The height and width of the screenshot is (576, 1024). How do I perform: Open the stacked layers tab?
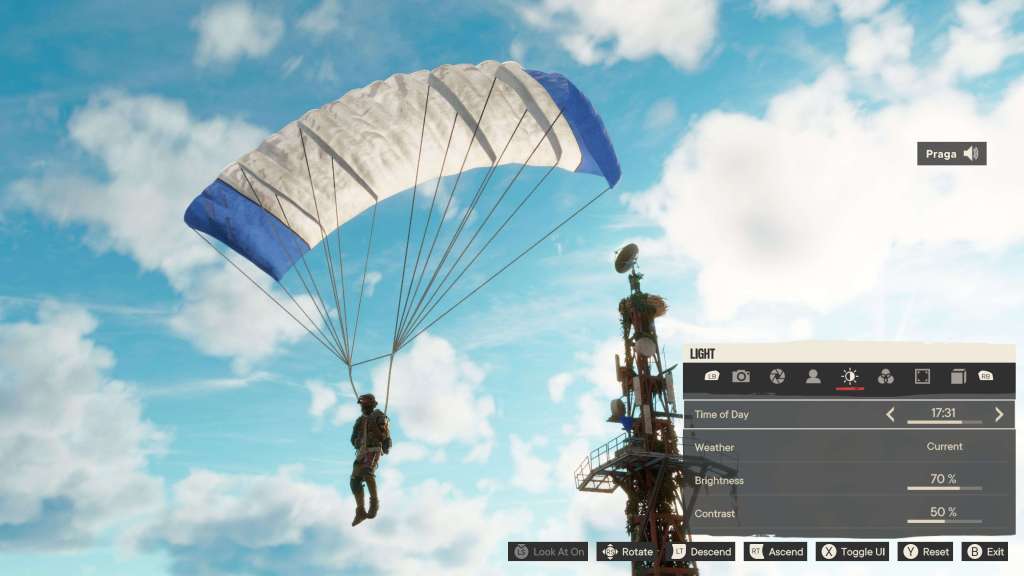(x=957, y=376)
